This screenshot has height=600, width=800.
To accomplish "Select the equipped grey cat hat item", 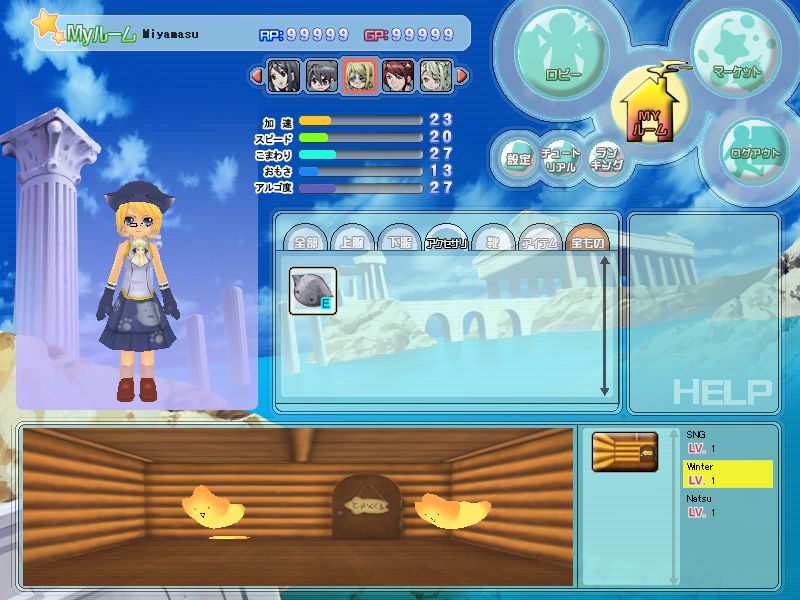I will 313,290.
